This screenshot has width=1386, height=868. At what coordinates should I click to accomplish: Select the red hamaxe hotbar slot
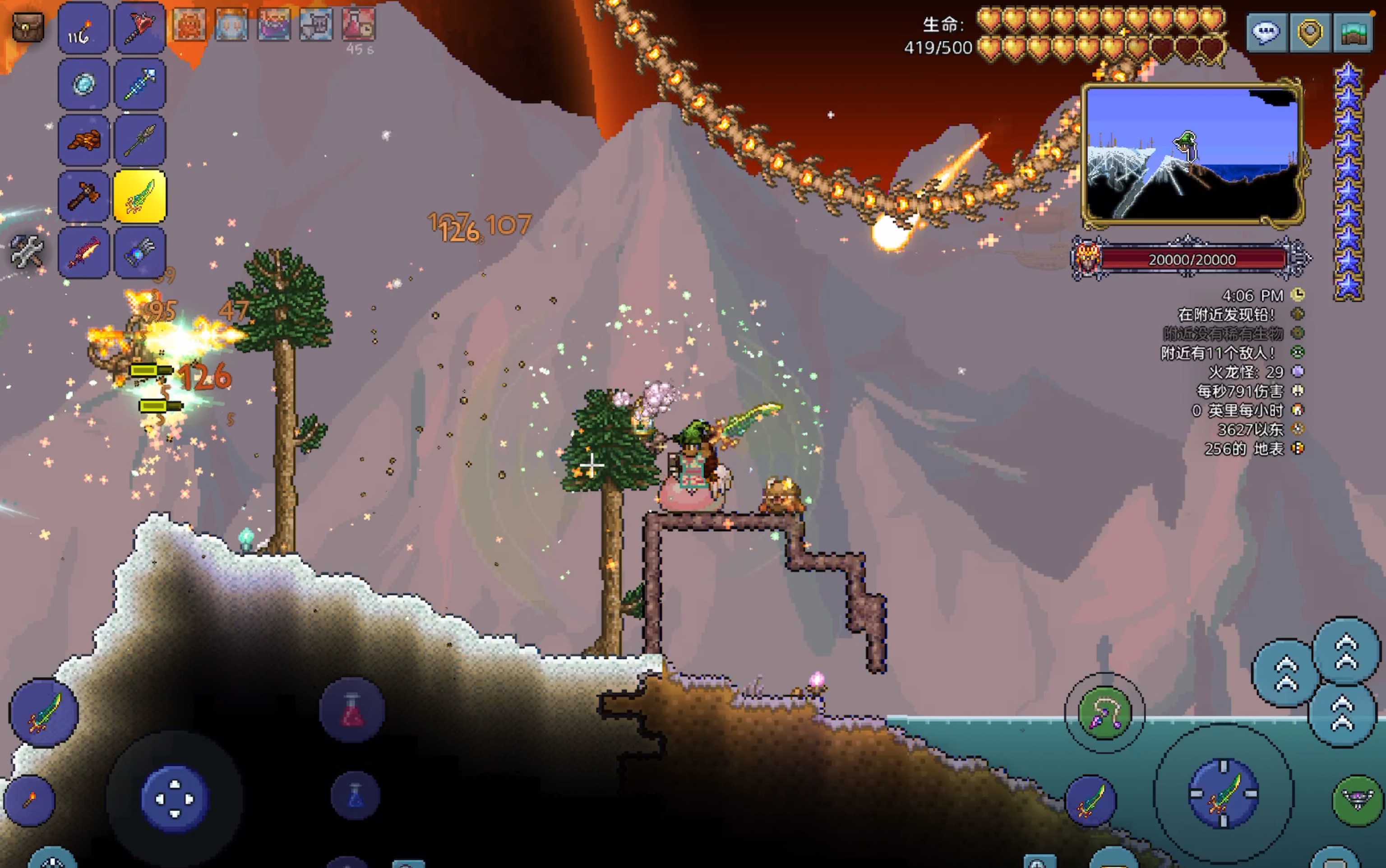click(139, 28)
